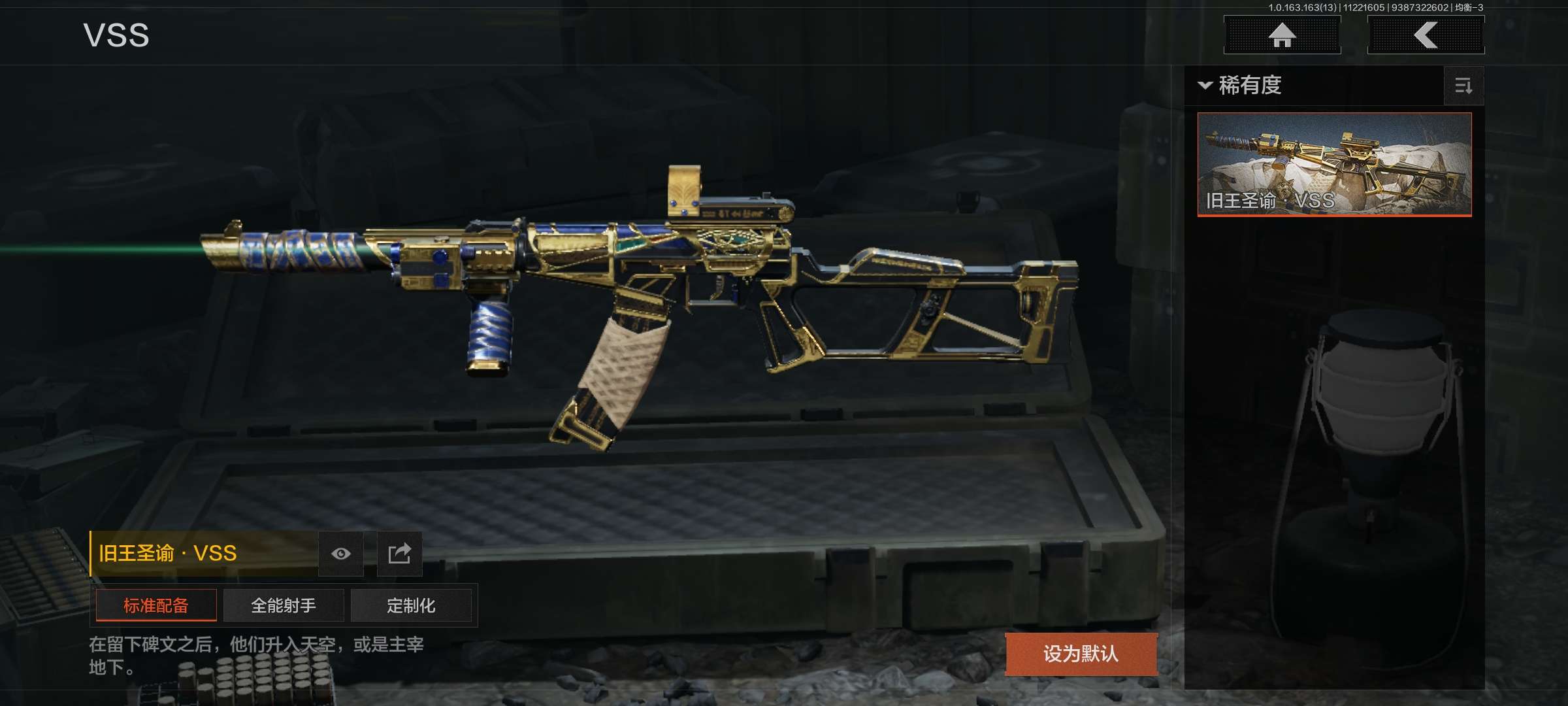The height and width of the screenshot is (706, 1568).
Task: Go to the home screen
Action: [x=1282, y=35]
